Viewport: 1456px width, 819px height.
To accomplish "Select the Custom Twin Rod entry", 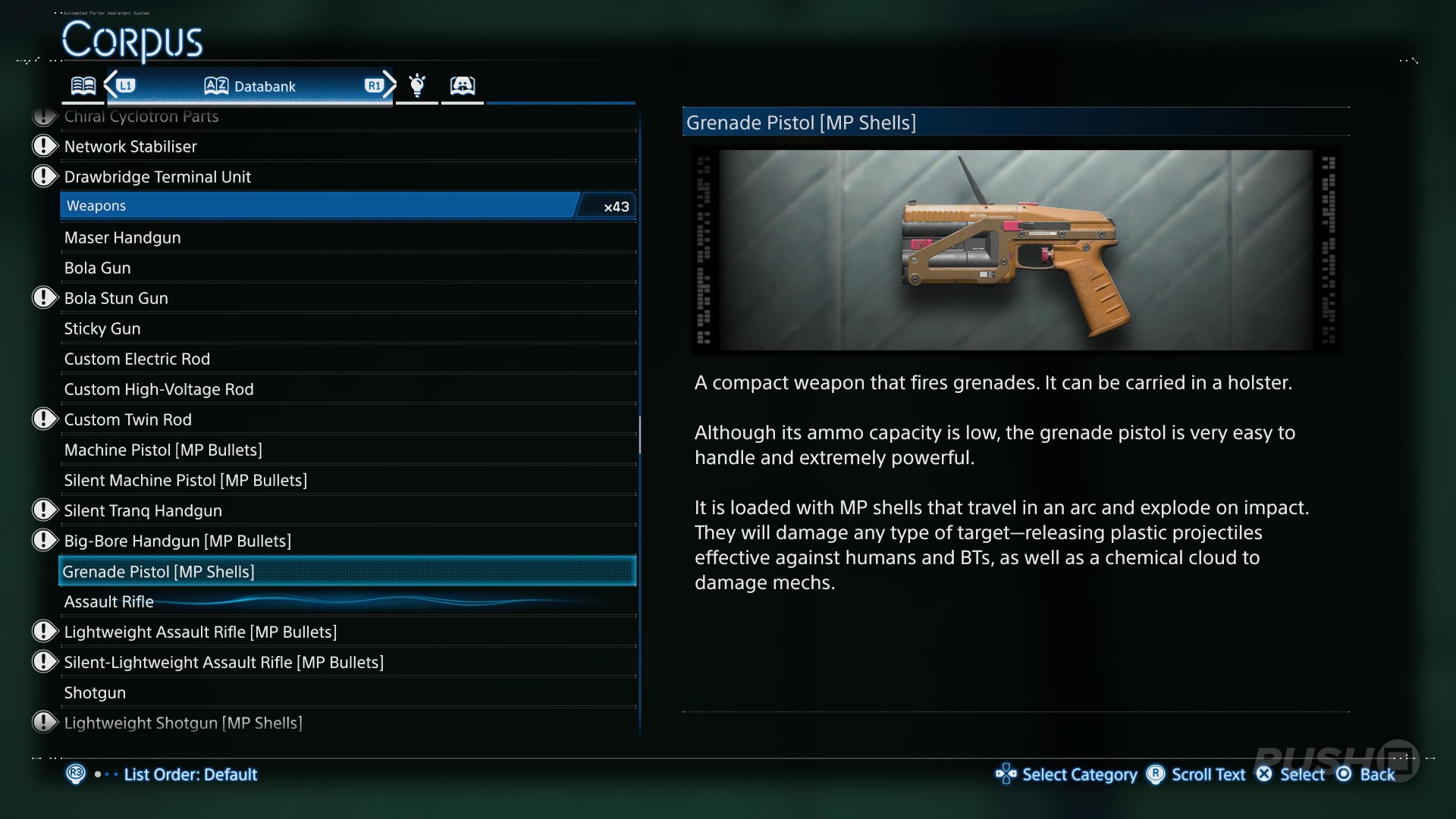I will (128, 419).
